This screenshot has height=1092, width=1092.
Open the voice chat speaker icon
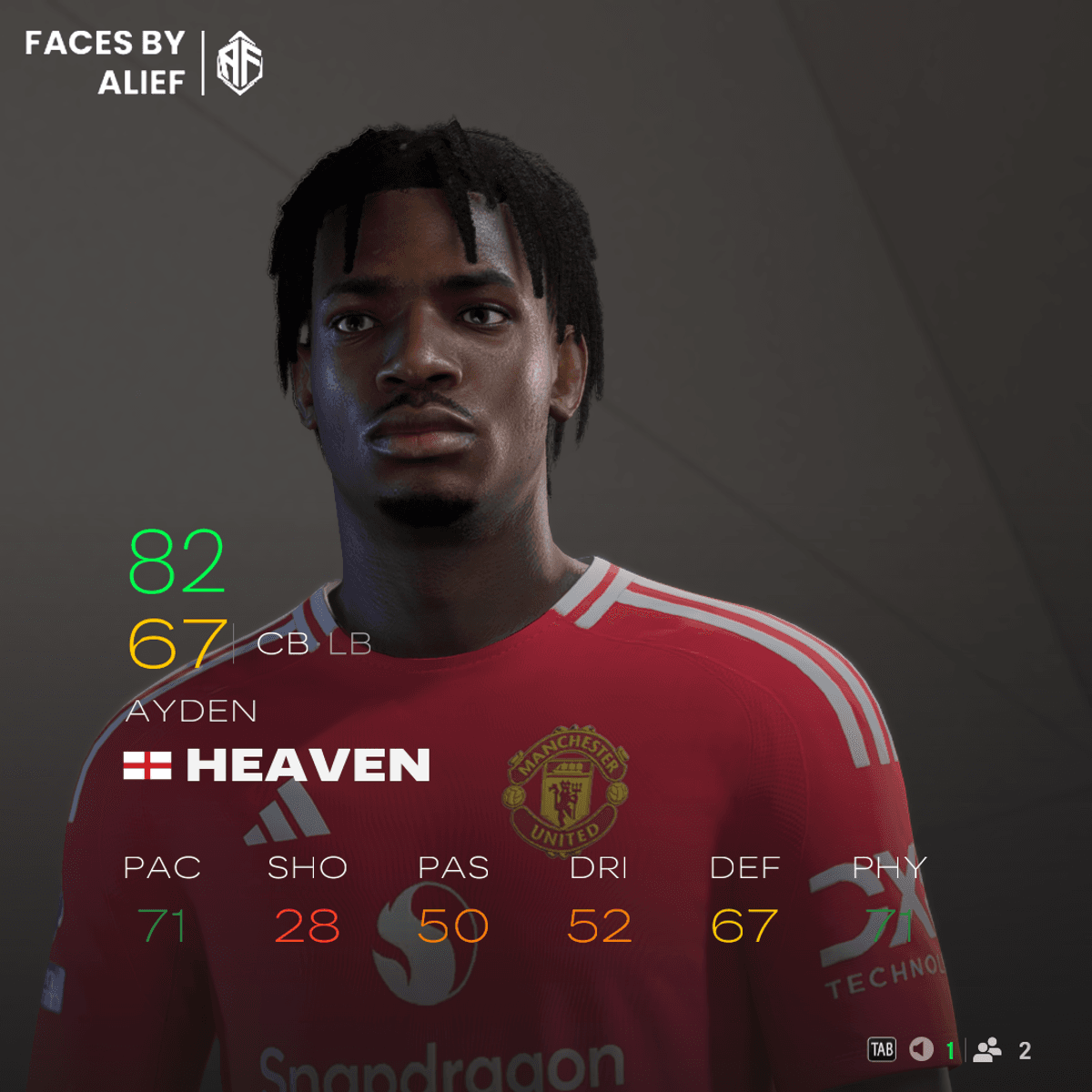(922, 1050)
